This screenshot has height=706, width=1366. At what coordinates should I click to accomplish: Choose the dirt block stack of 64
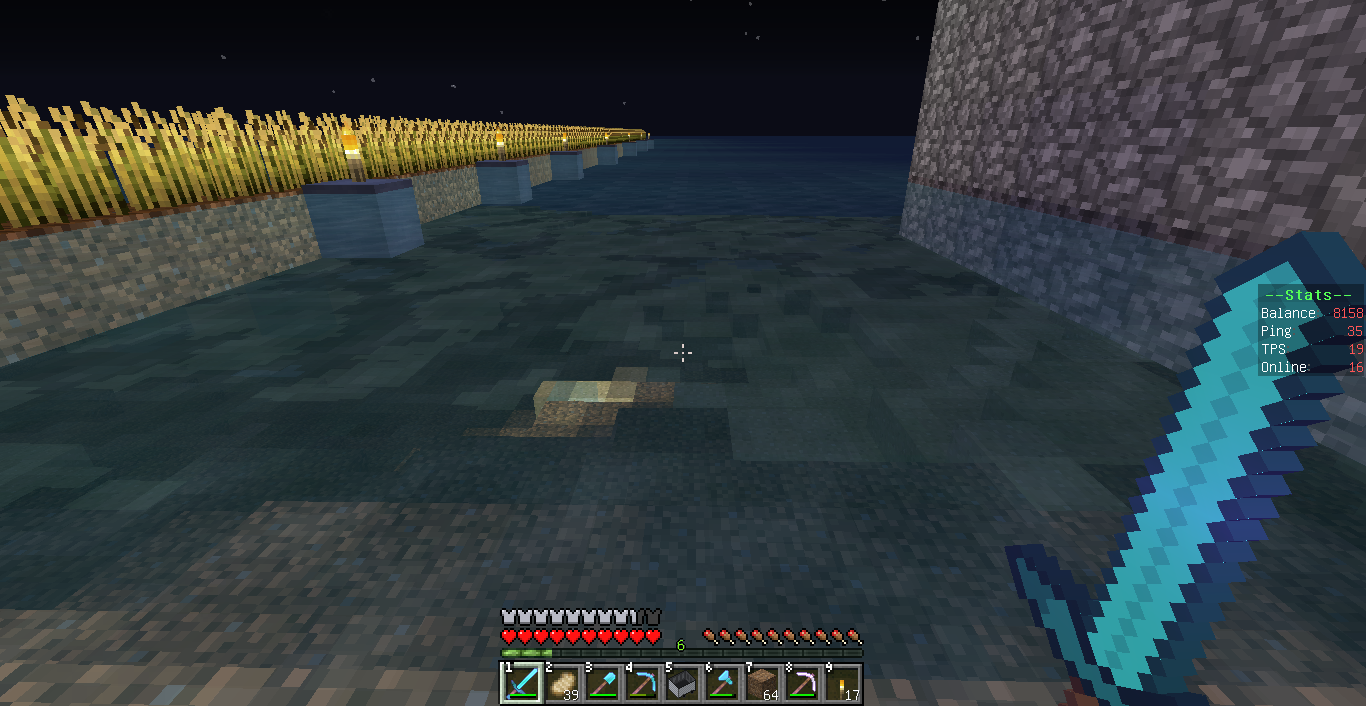point(762,683)
